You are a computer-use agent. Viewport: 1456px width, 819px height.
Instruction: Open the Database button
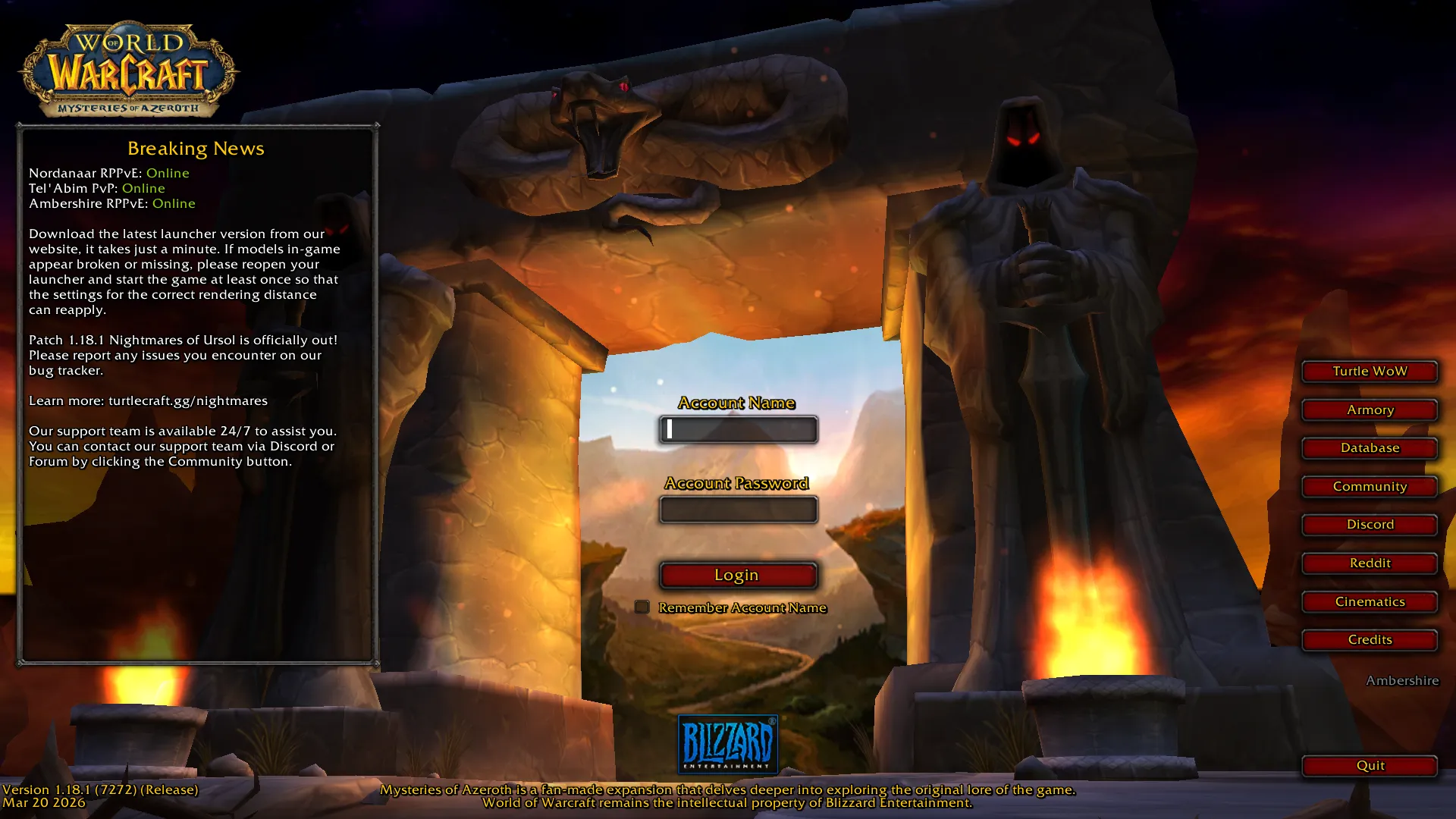point(1370,448)
